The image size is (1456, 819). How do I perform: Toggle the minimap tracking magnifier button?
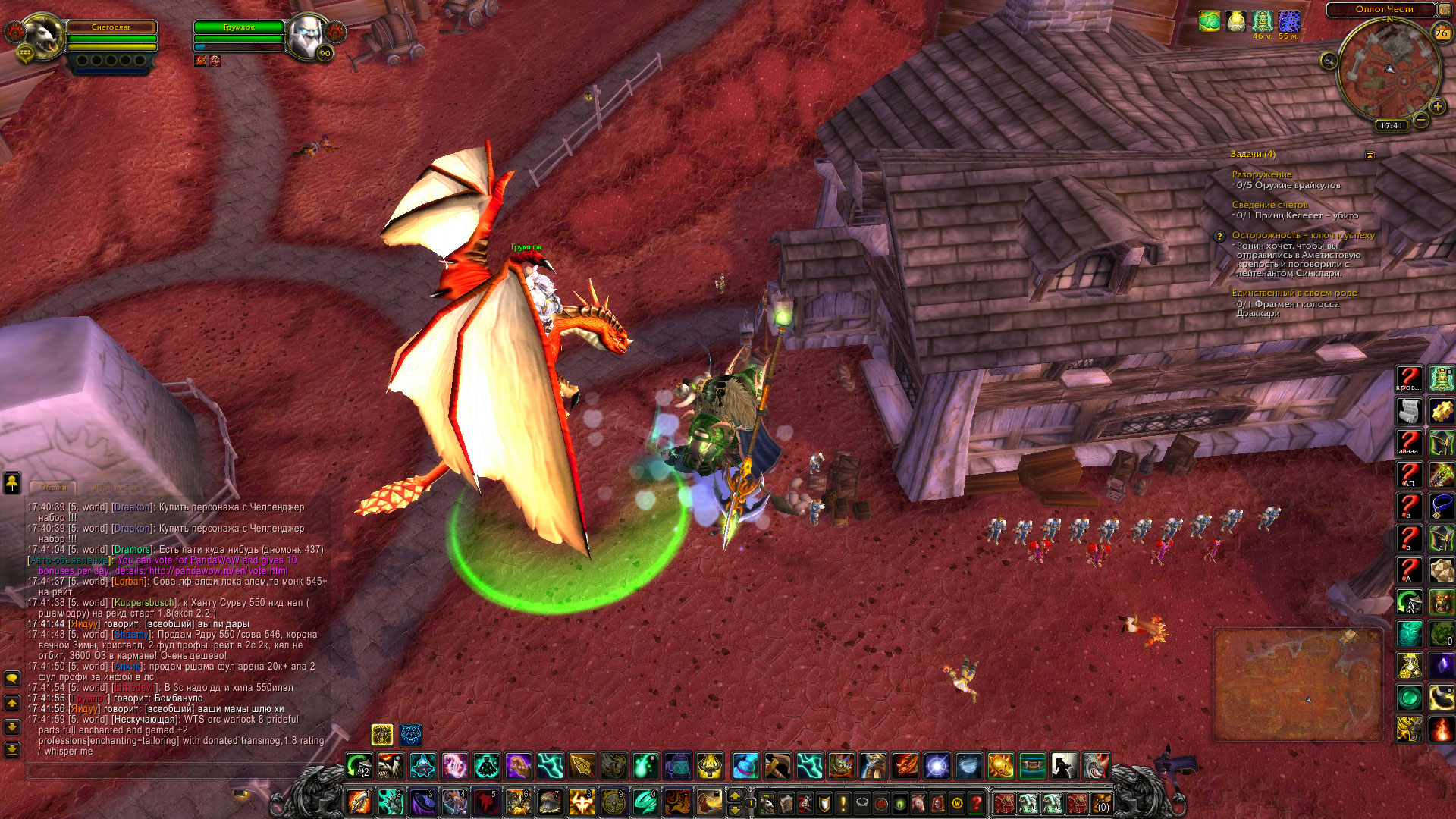[1329, 61]
